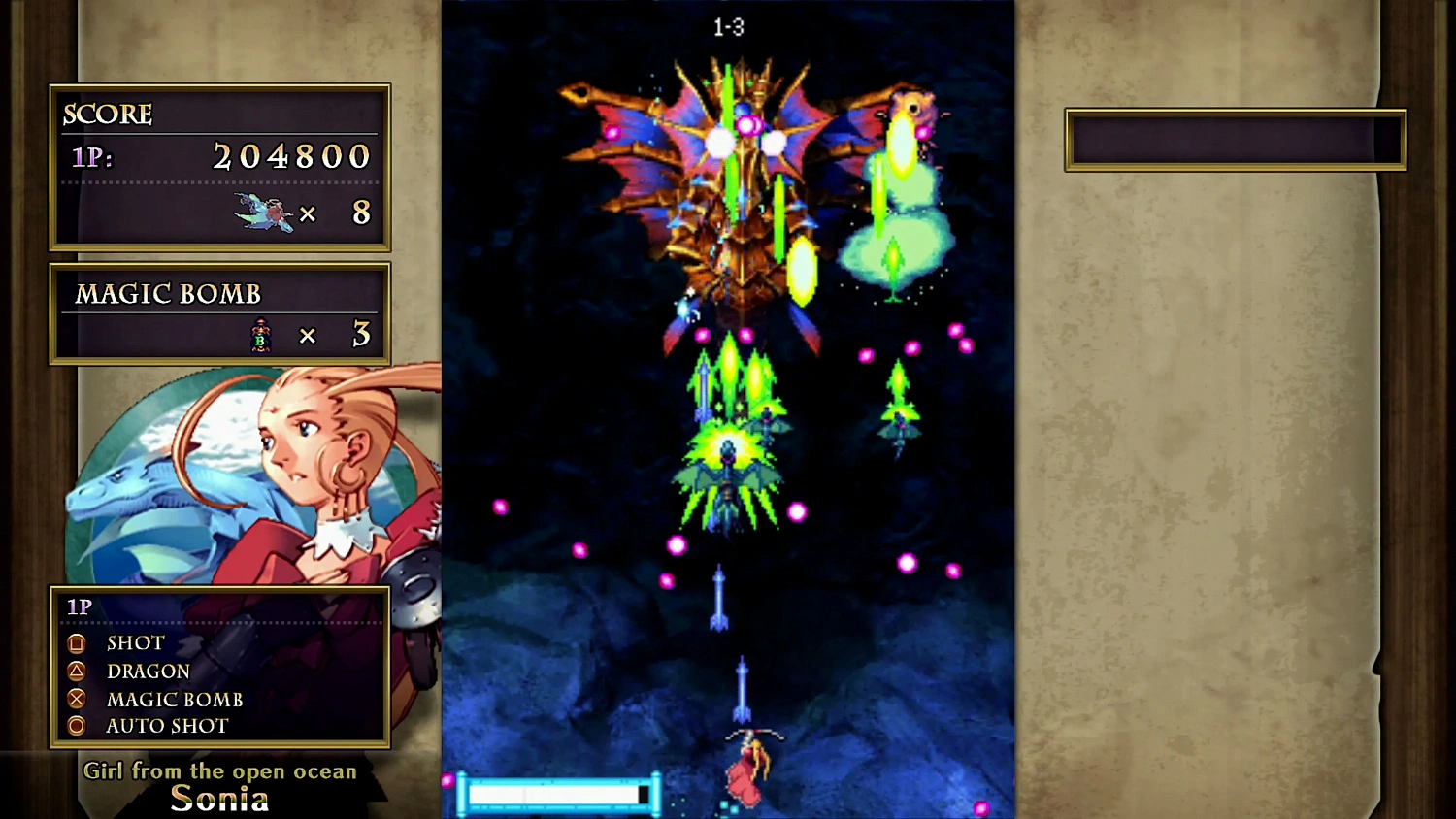Click the dragon rider lives icon
The height and width of the screenshot is (819, 1456).
coord(264,213)
